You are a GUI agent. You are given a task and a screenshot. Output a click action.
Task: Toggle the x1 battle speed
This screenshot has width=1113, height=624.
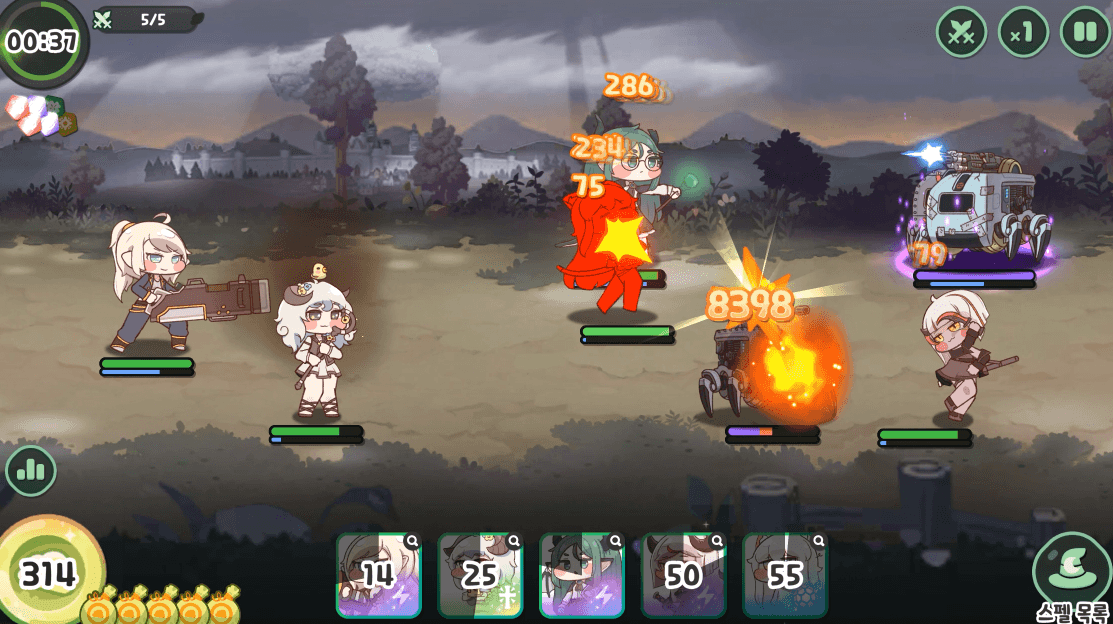point(1022,32)
